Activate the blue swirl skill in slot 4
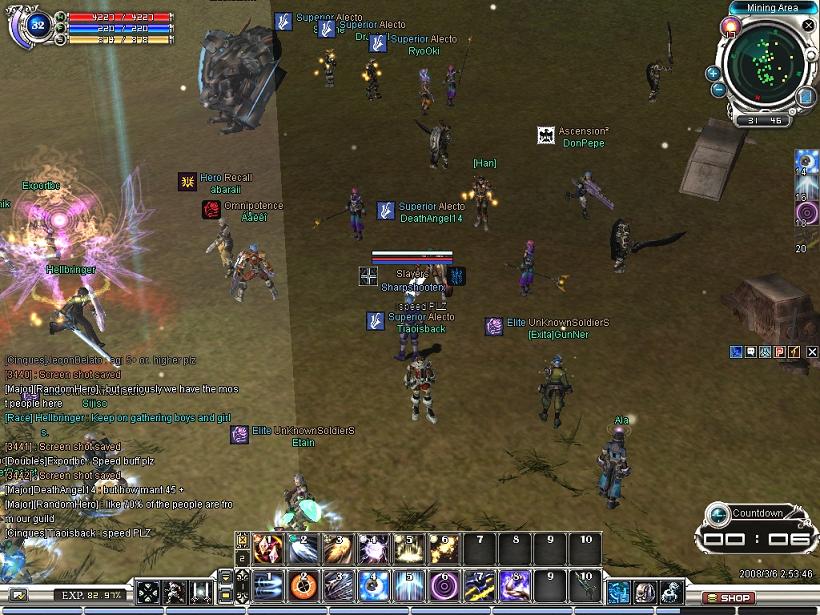The image size is (820, 615). click(x=374, y=582)
